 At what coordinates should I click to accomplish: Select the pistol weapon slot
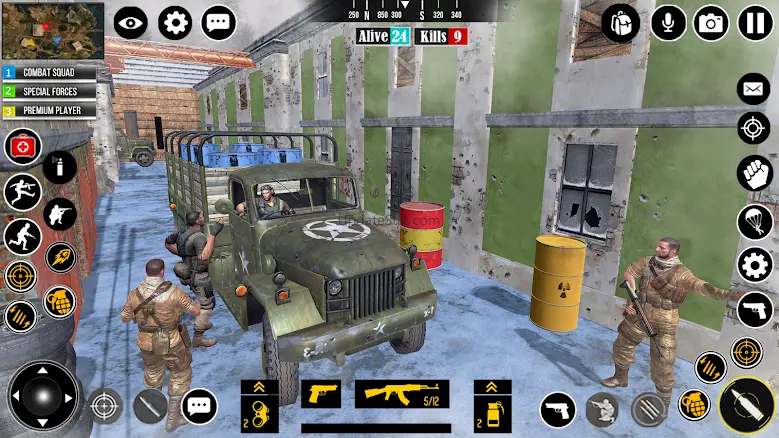320,393
